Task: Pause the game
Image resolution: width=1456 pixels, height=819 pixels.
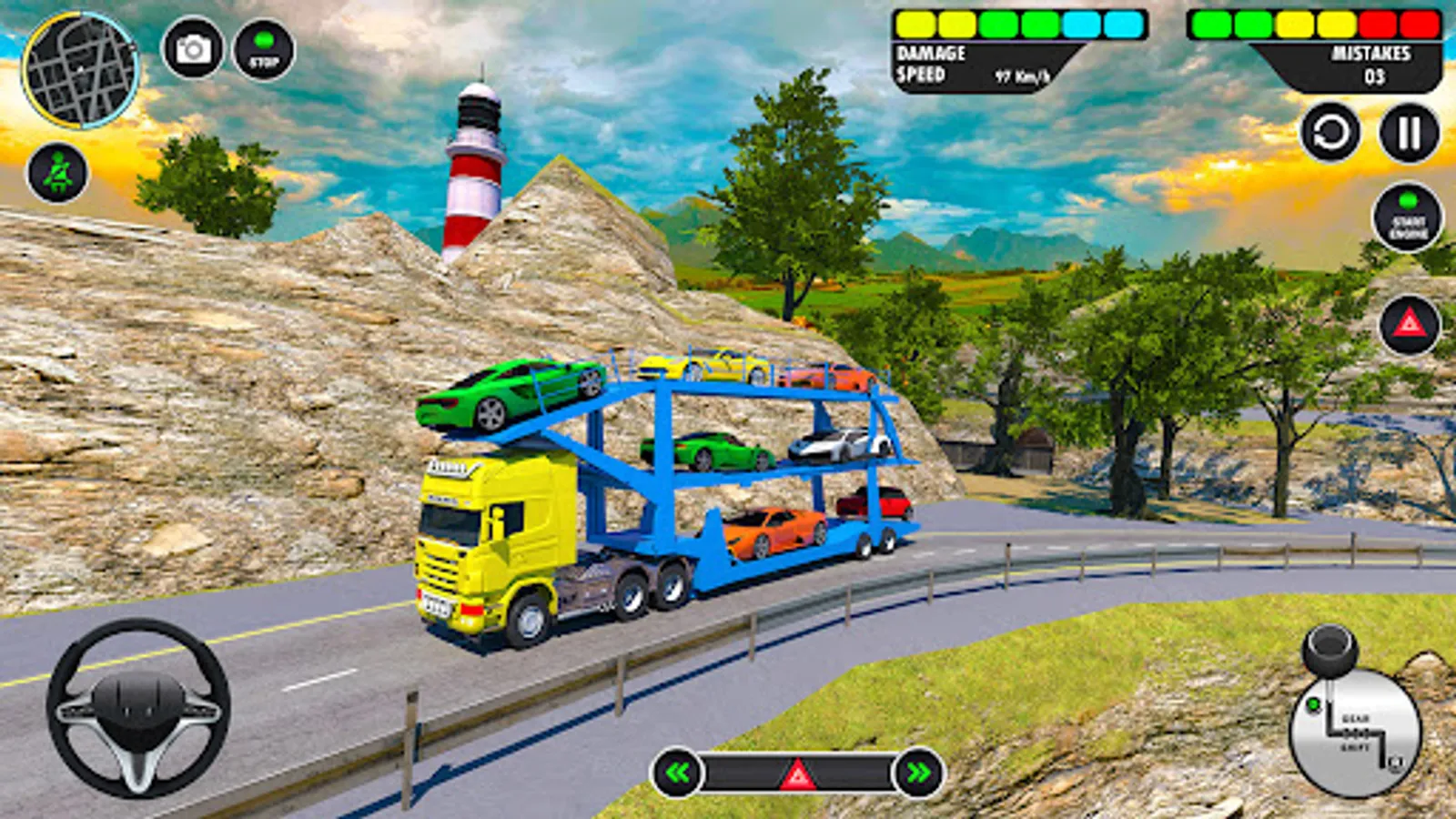Action: click(1409, 134)
